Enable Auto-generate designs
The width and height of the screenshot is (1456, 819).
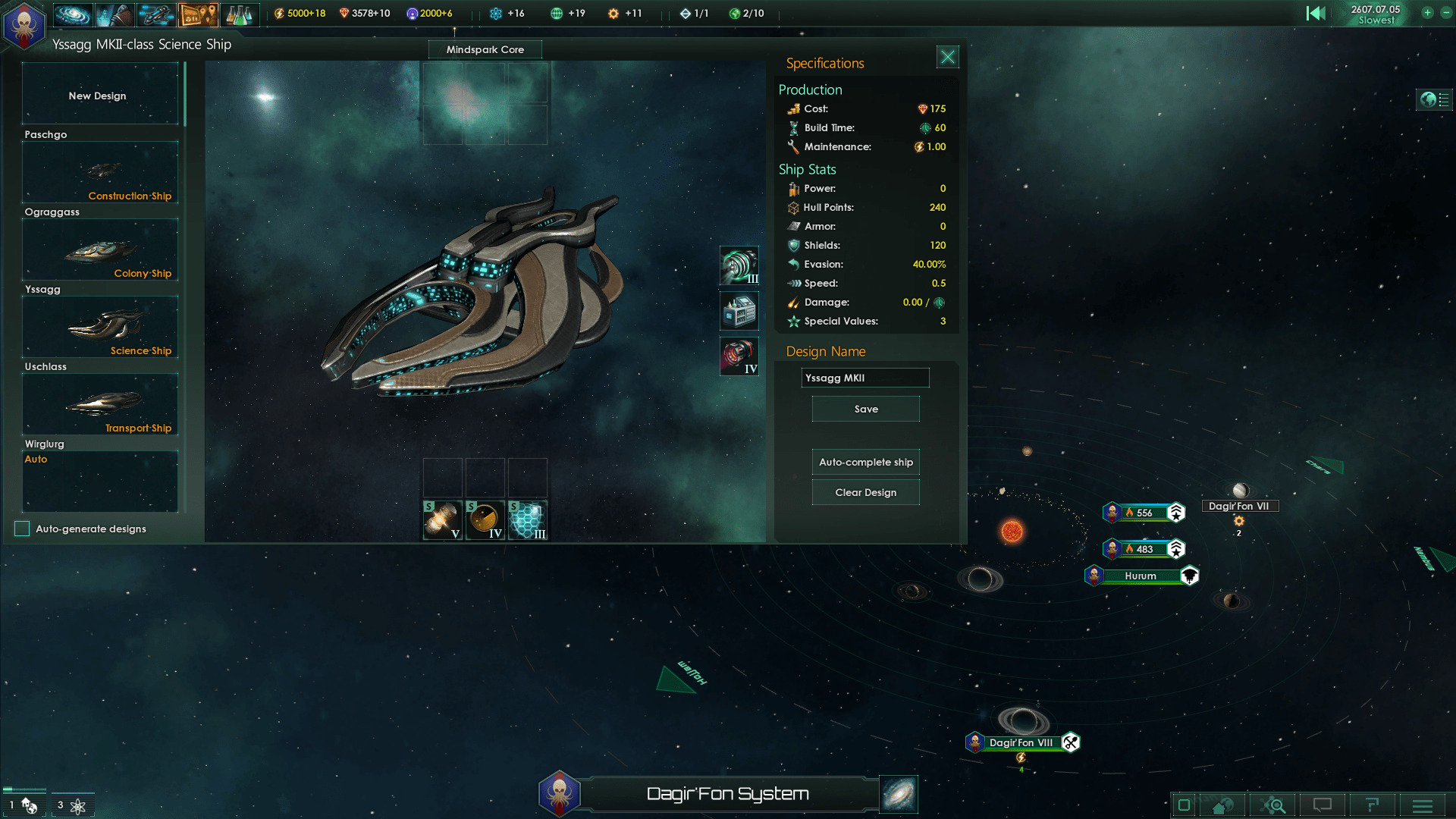pos(21,529)
